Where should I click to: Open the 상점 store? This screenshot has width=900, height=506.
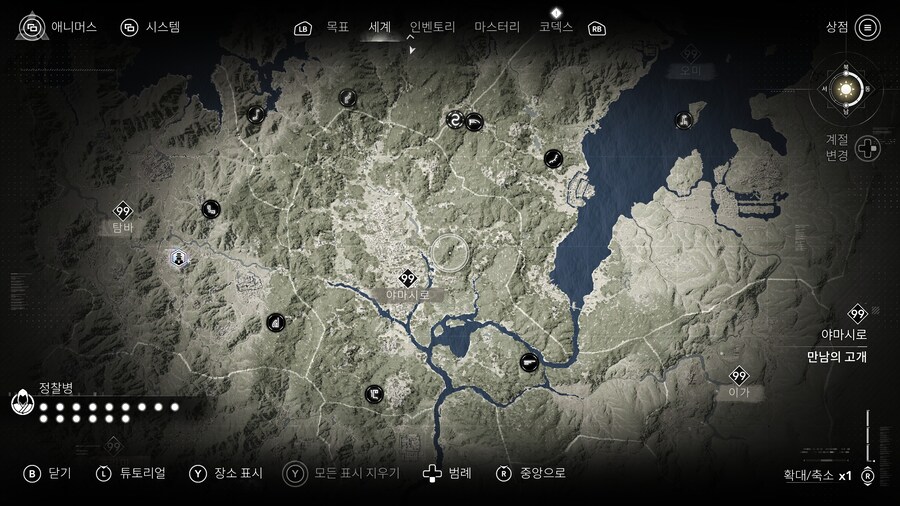tap(852, 27)
